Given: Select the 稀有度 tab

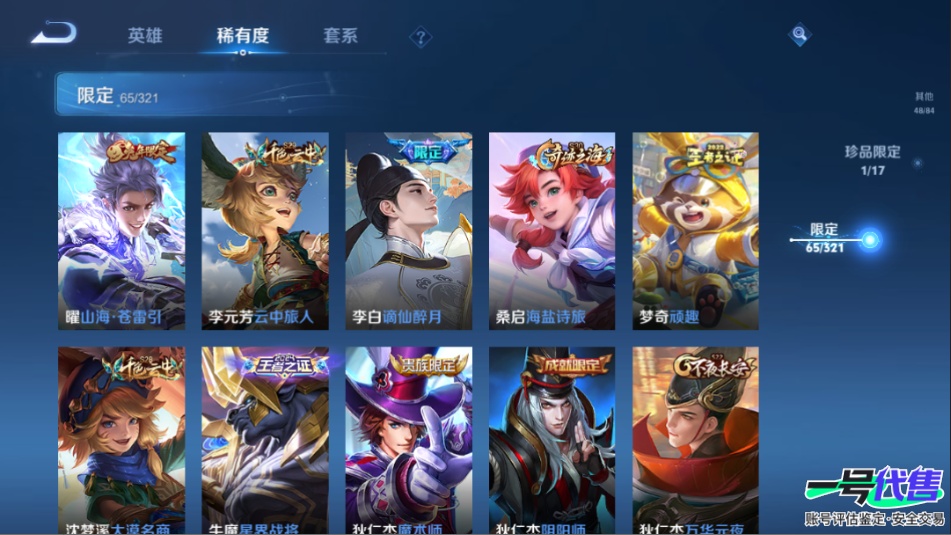Looking at the screenshot, I should pos(242,36).
